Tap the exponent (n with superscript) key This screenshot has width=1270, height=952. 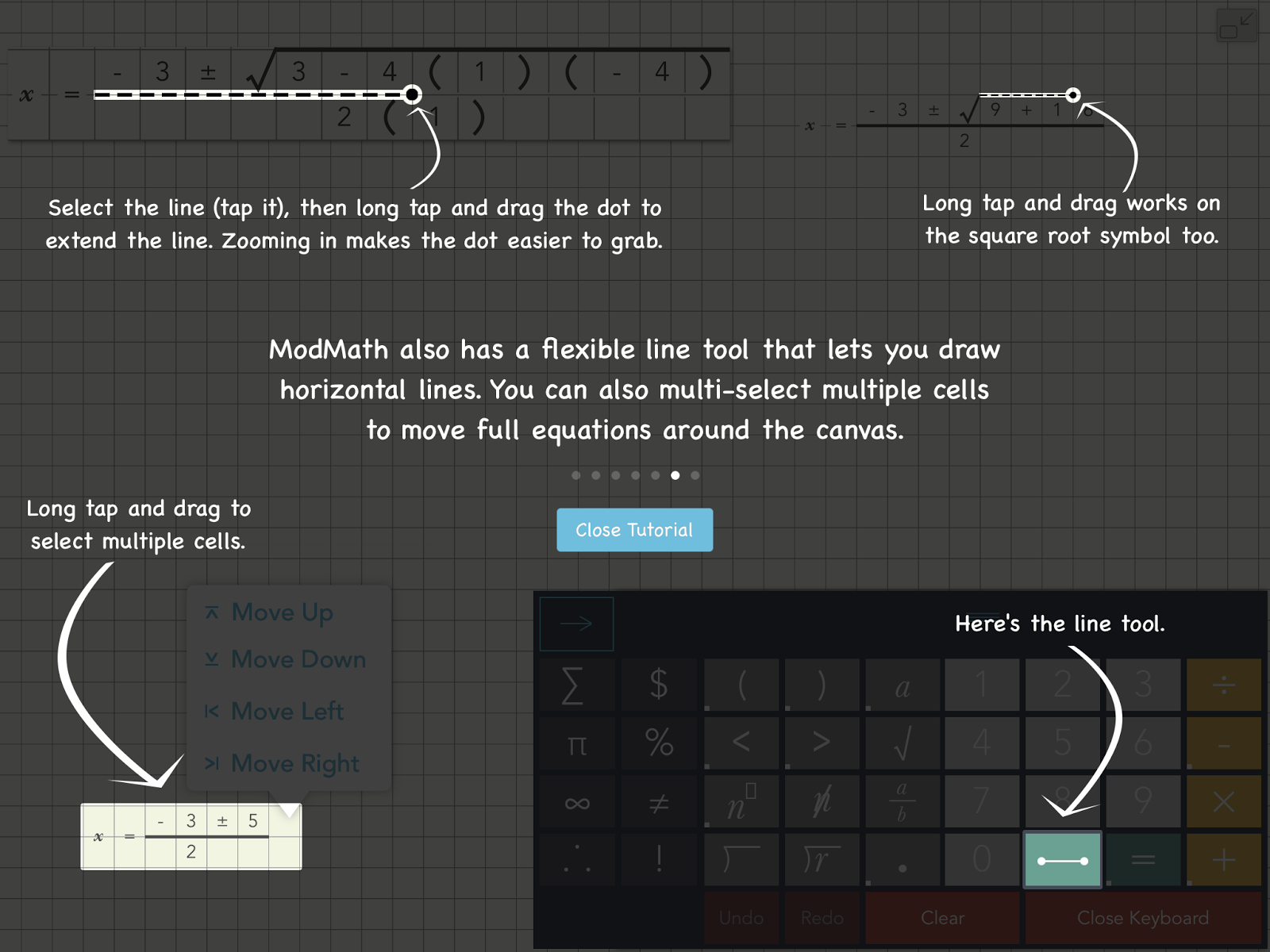click(x=740, y=801)
